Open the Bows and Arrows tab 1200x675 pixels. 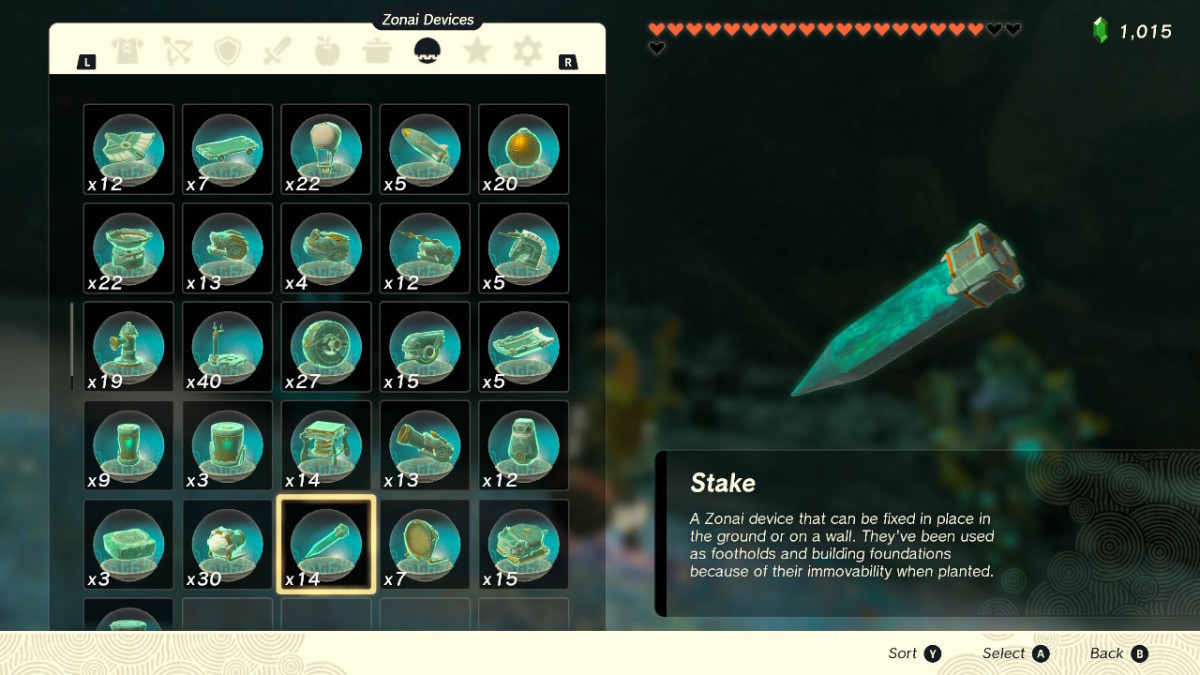point(178,51)
